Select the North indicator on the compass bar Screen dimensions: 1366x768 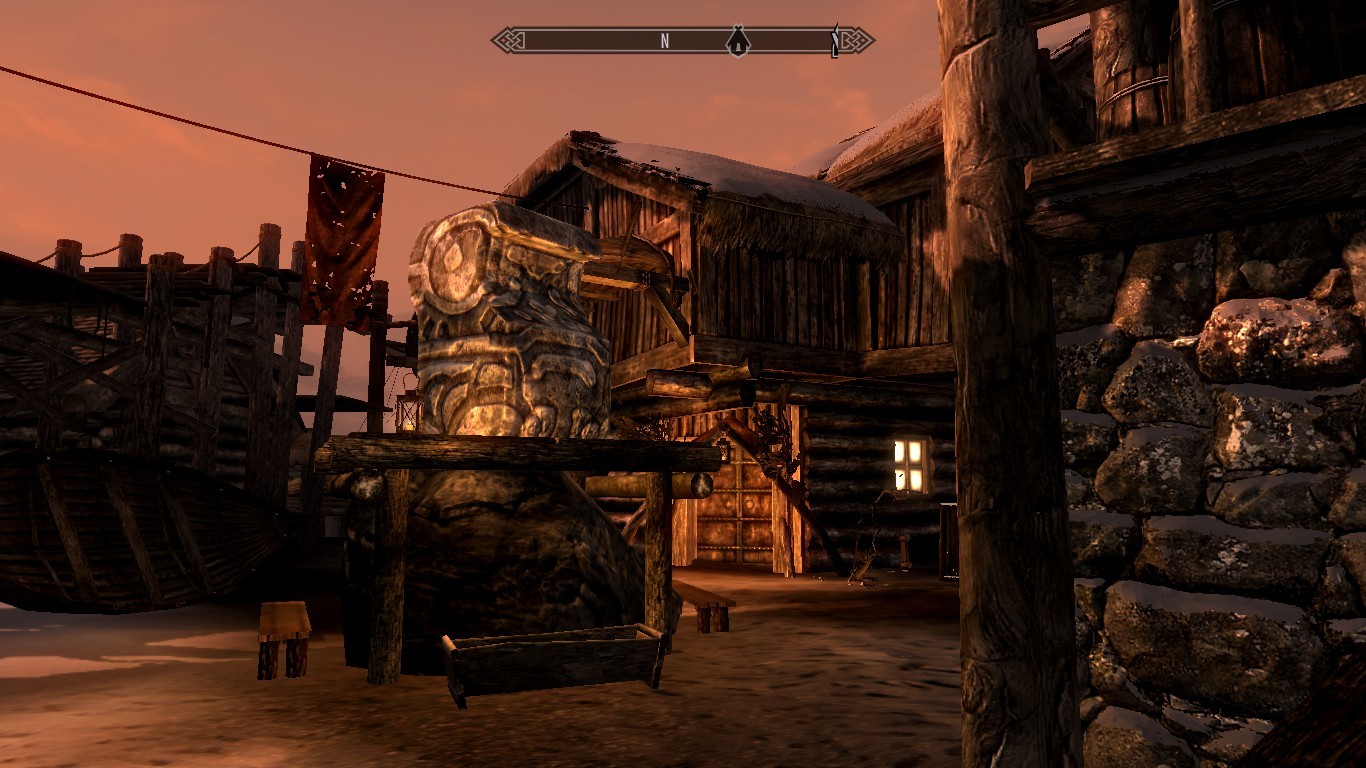coord(664,41)
